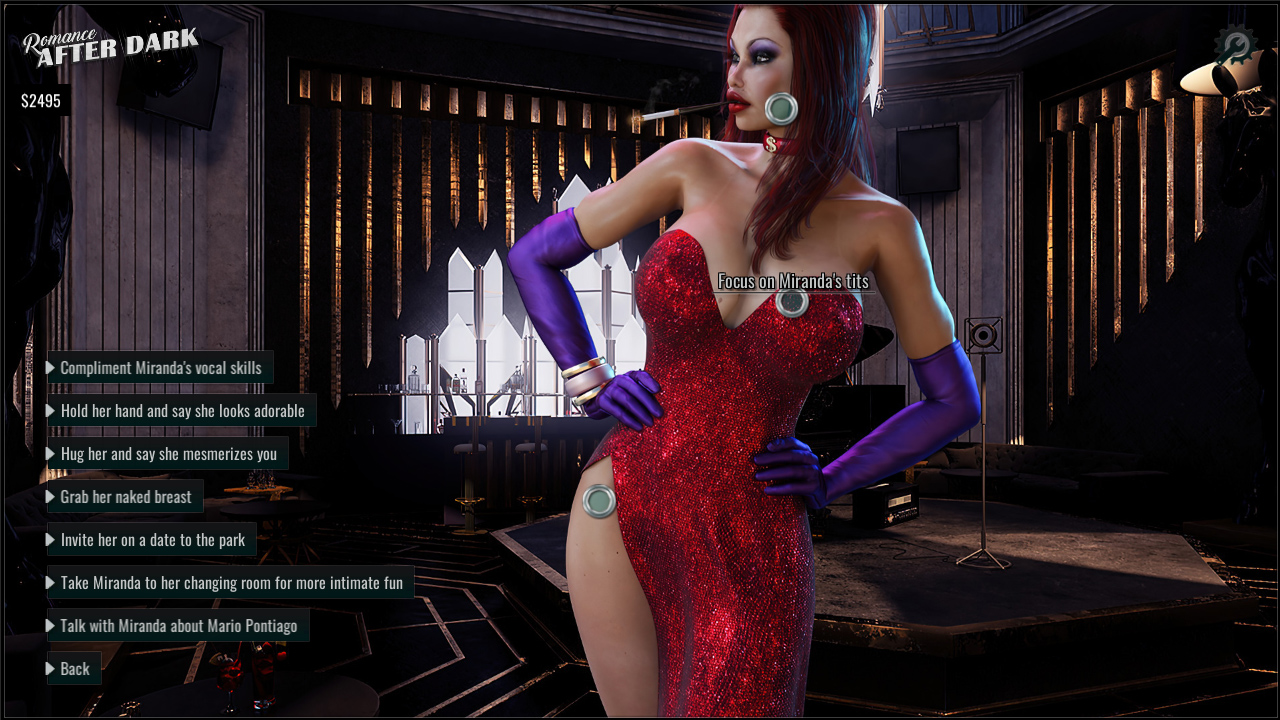1280x720 pixels.
Task: Click the round hotspot marker beside Miranda's face
Action: (x=781, y=108)
